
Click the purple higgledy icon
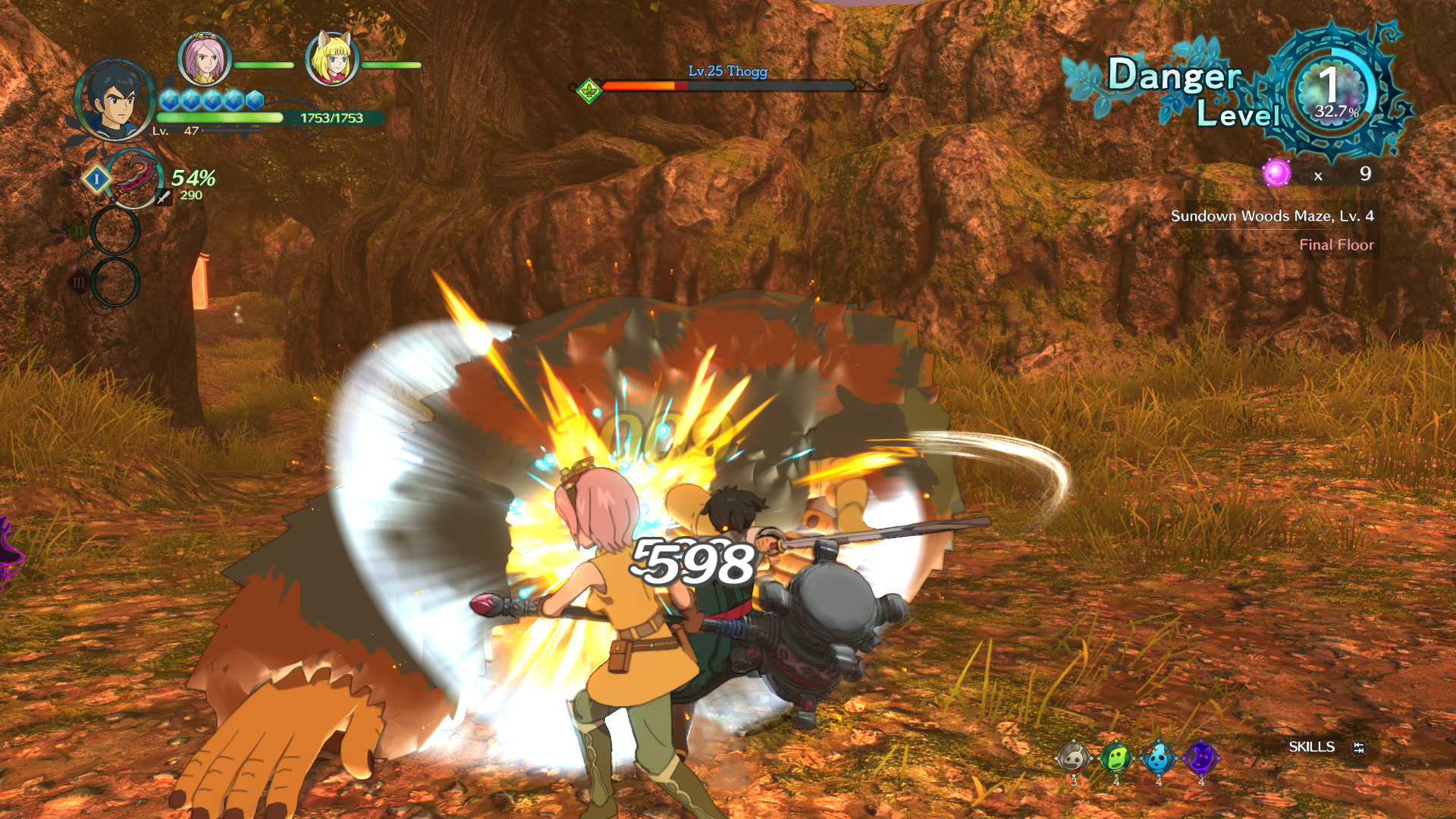pos(1200,758)
